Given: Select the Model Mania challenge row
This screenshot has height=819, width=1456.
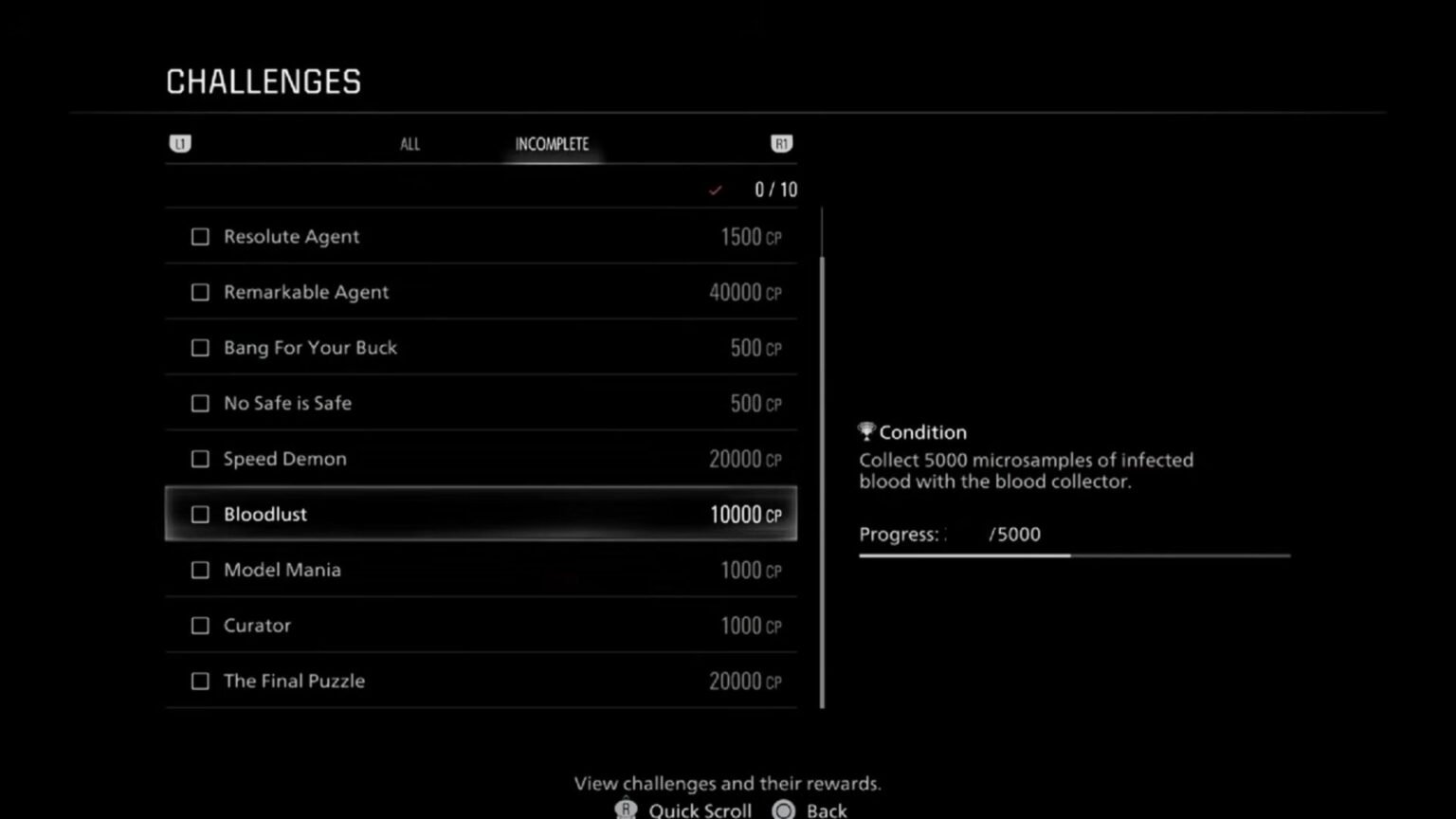Looking at the screenshot, I should click(x=481, y=570).
